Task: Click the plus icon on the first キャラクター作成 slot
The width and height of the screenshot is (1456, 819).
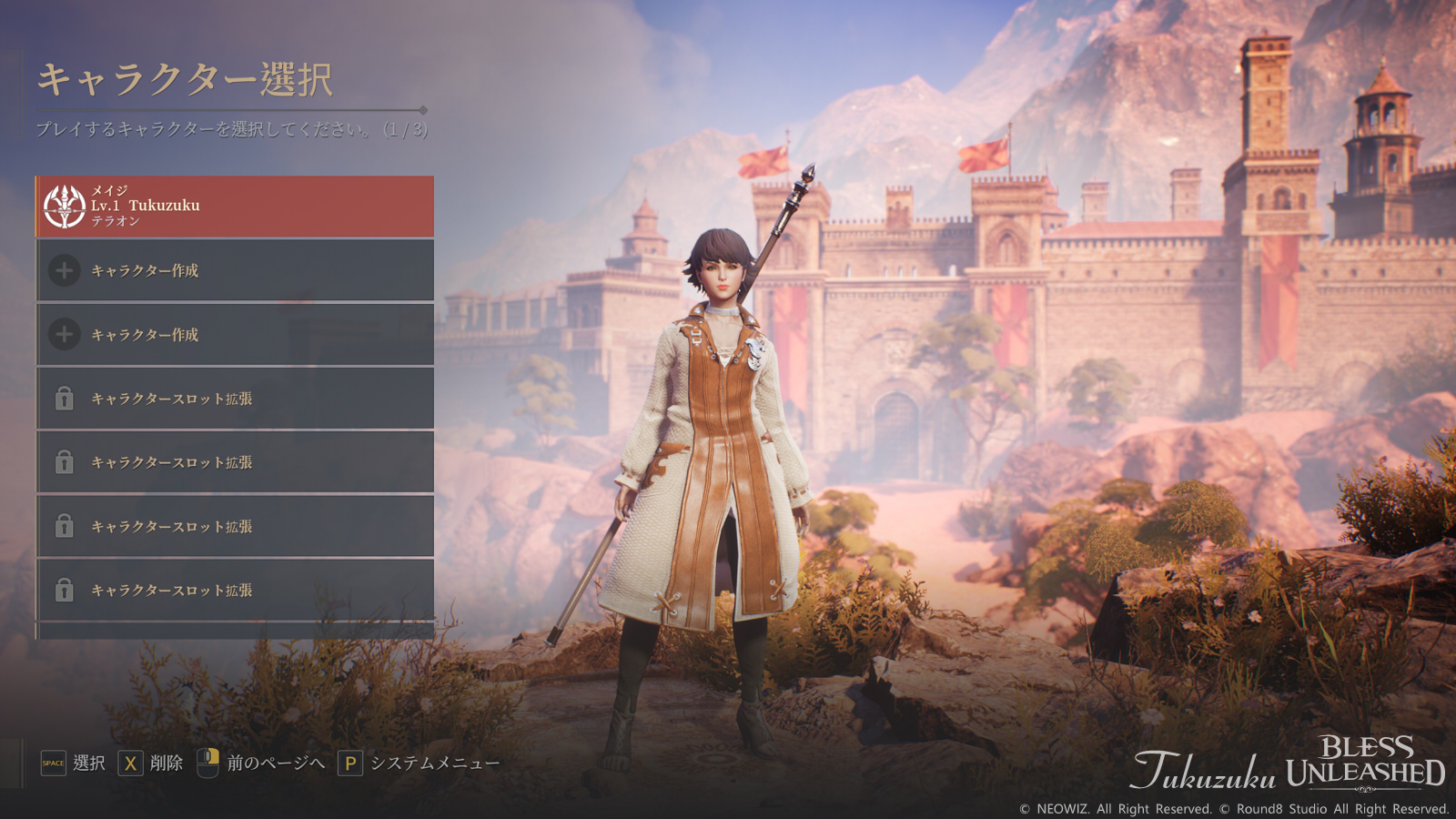Action: [x=62, y=271]
